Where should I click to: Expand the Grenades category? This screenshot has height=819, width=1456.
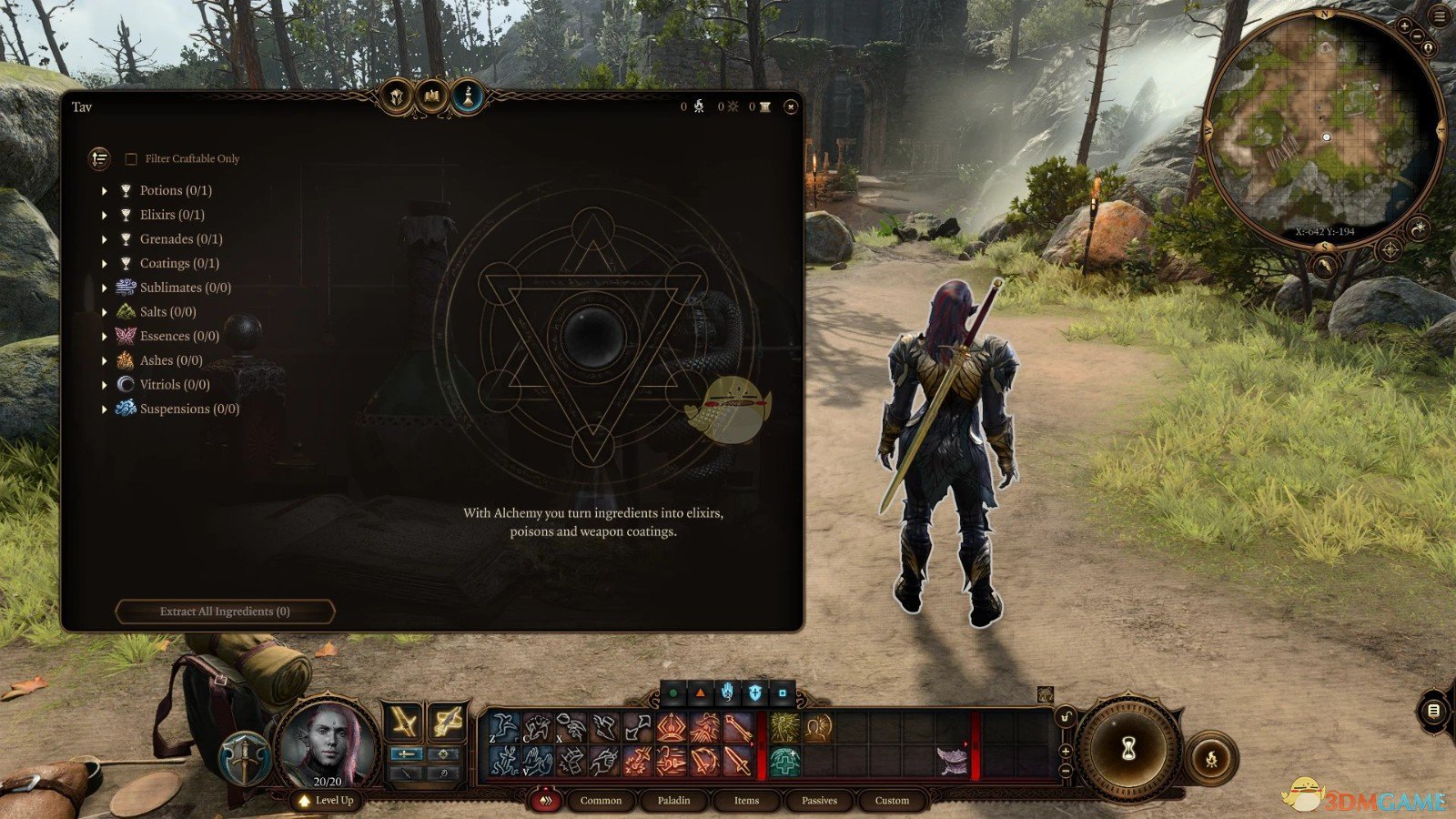pos(106,238)
